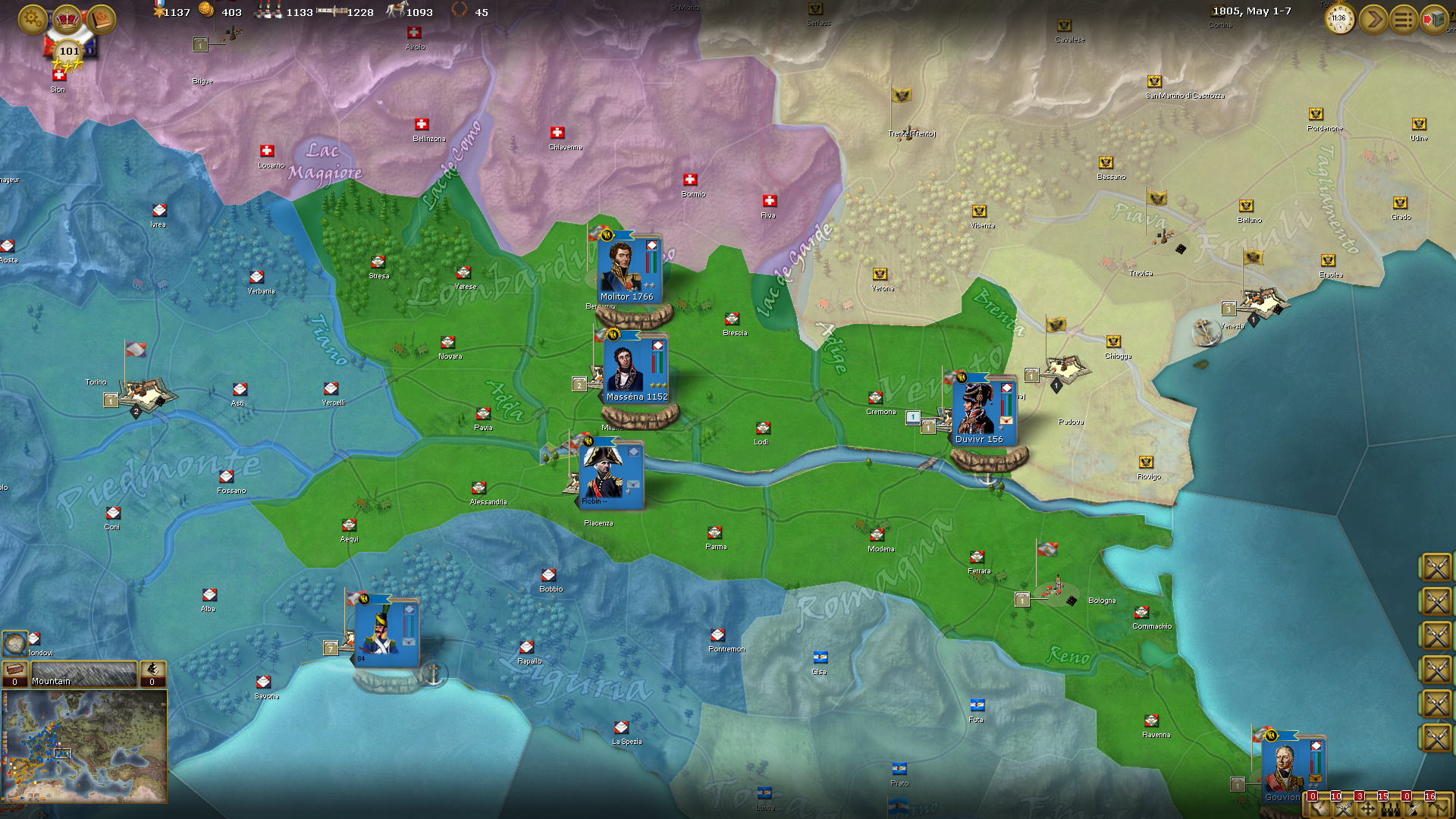Expand the stack counter 2 beside Masséna
This screenshot has height=819, width=1456.
pos(579,385)
